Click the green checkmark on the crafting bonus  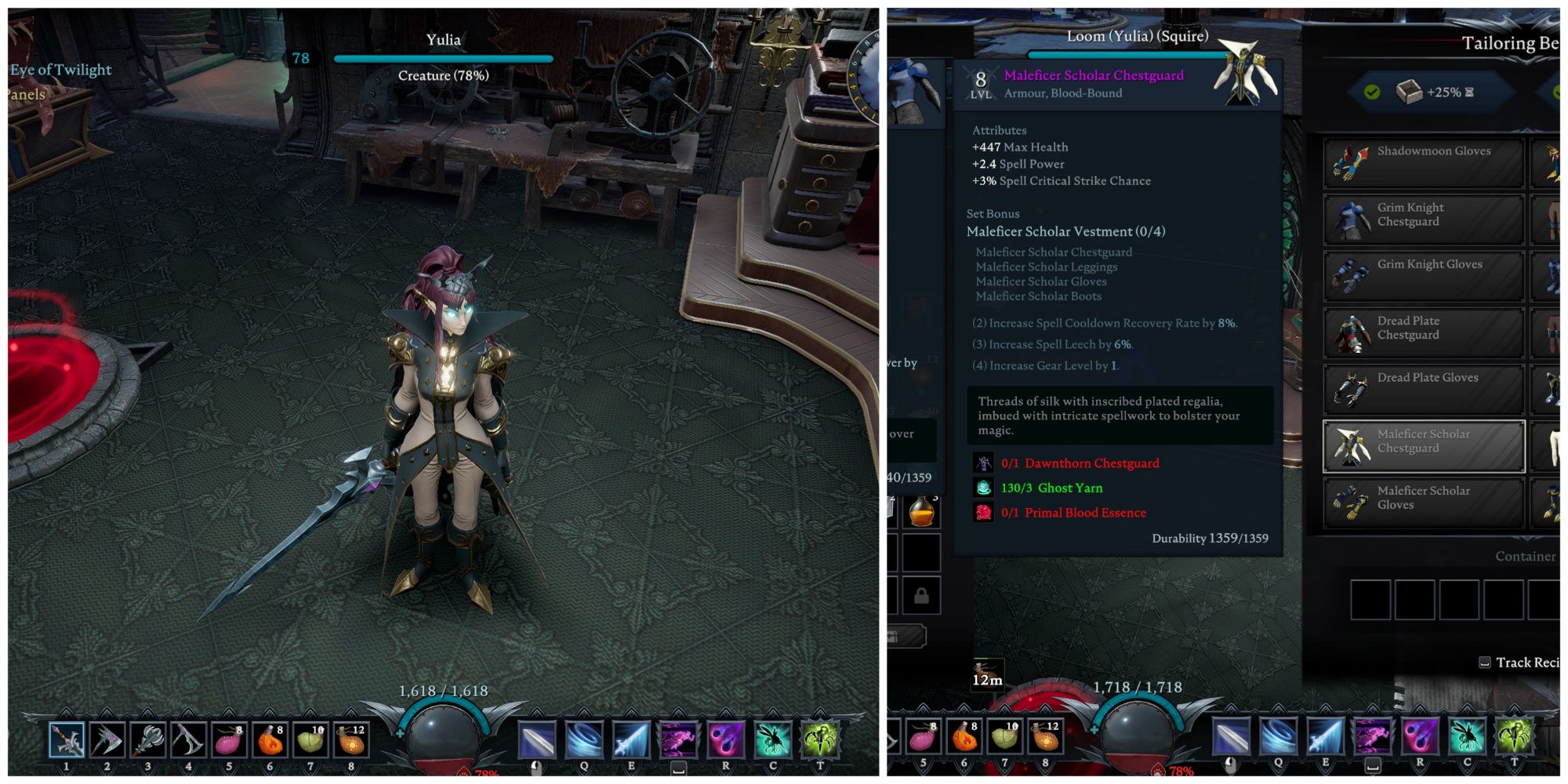[x=1372, y=92]
